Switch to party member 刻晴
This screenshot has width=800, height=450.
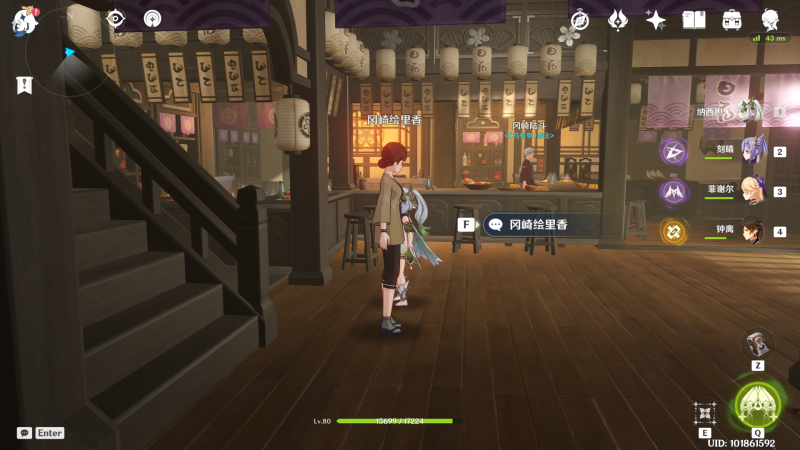pyautogui.click(x=750, y=152)
